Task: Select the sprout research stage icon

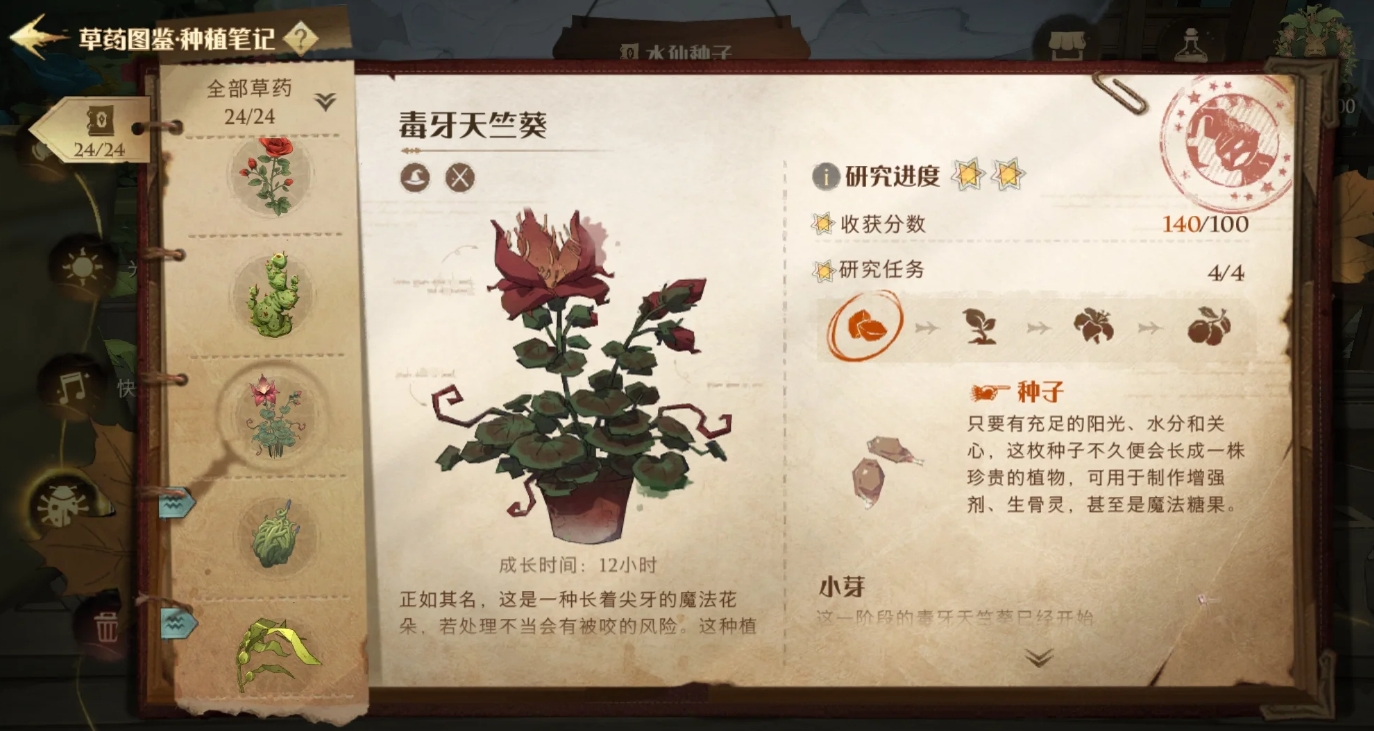Action: click(x=980, y=326)
